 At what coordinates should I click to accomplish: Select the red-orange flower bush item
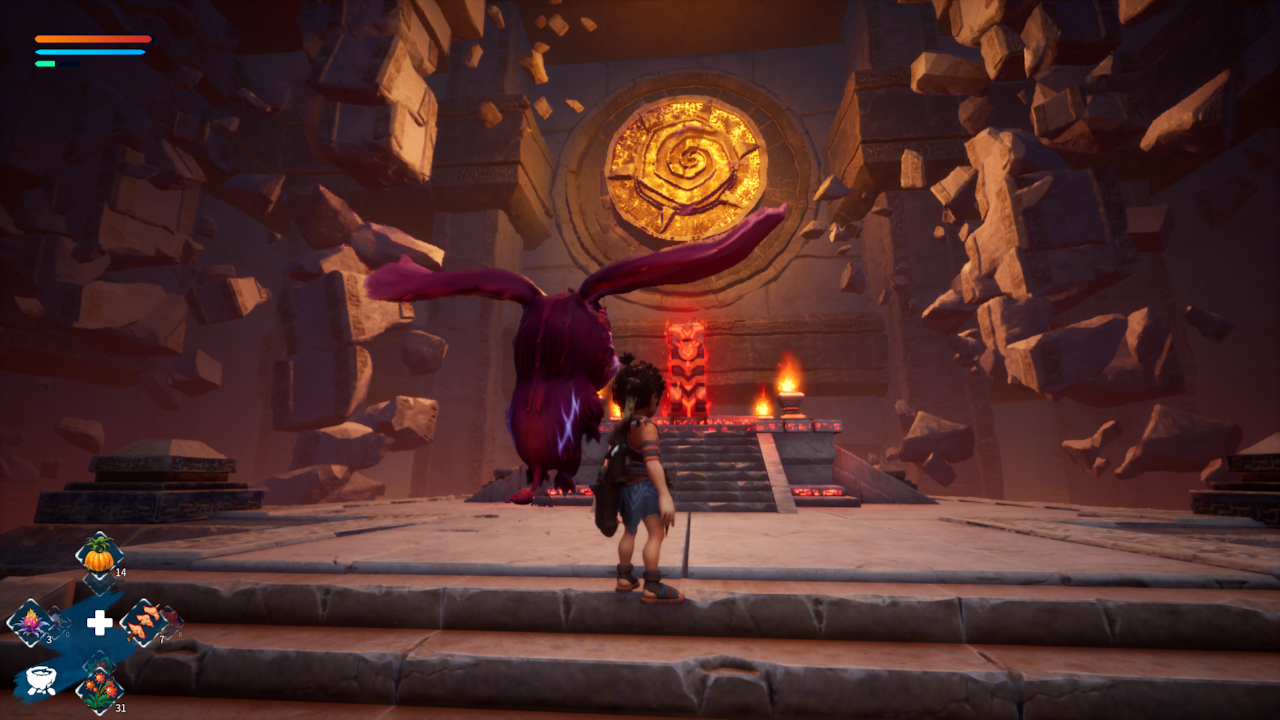tap(99, 688)
